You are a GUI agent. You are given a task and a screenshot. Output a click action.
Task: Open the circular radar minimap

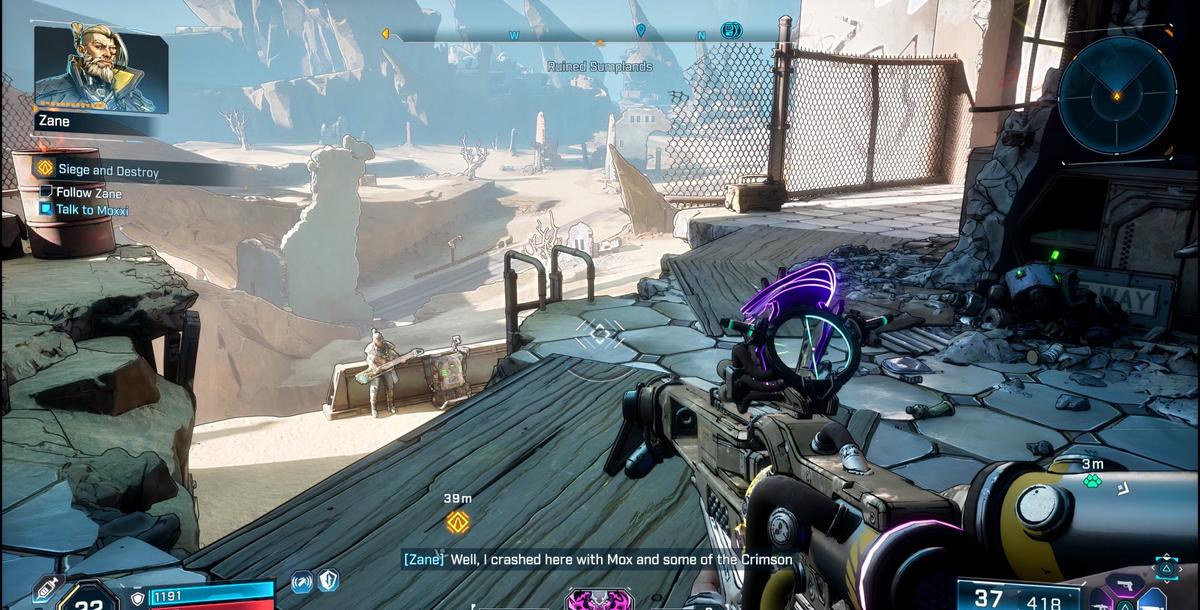pyautogui.click(x=1116, y=91)
